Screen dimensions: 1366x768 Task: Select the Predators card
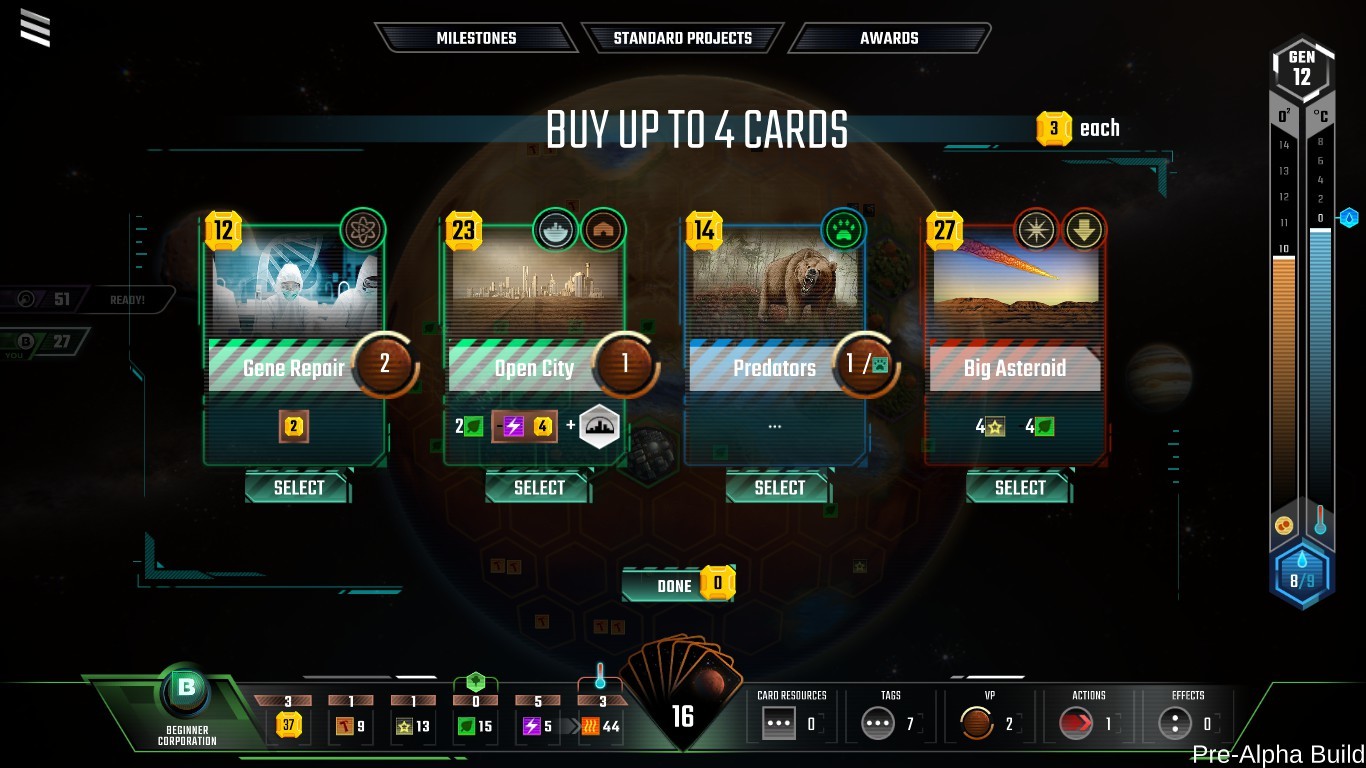point(778,488)
